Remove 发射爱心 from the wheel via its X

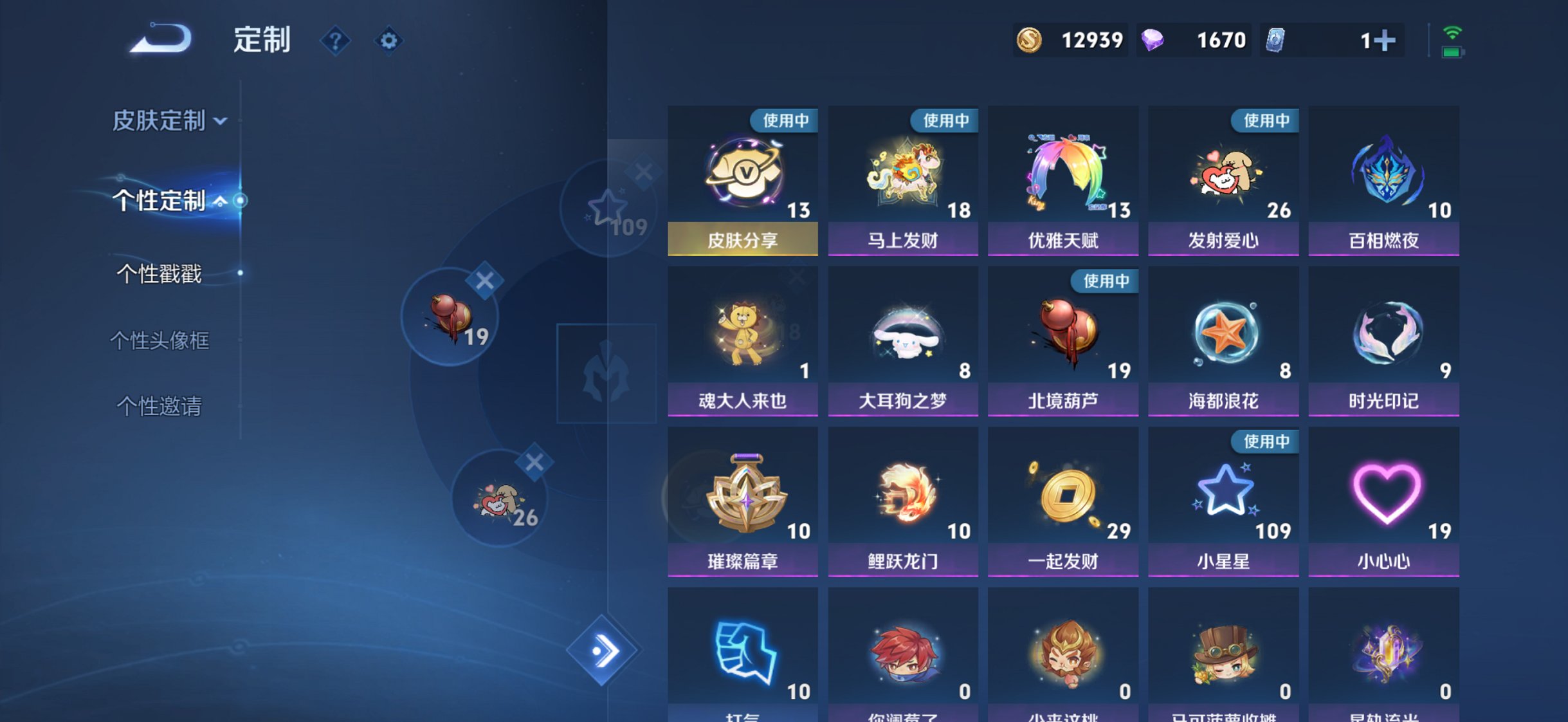tap(536, 461)
